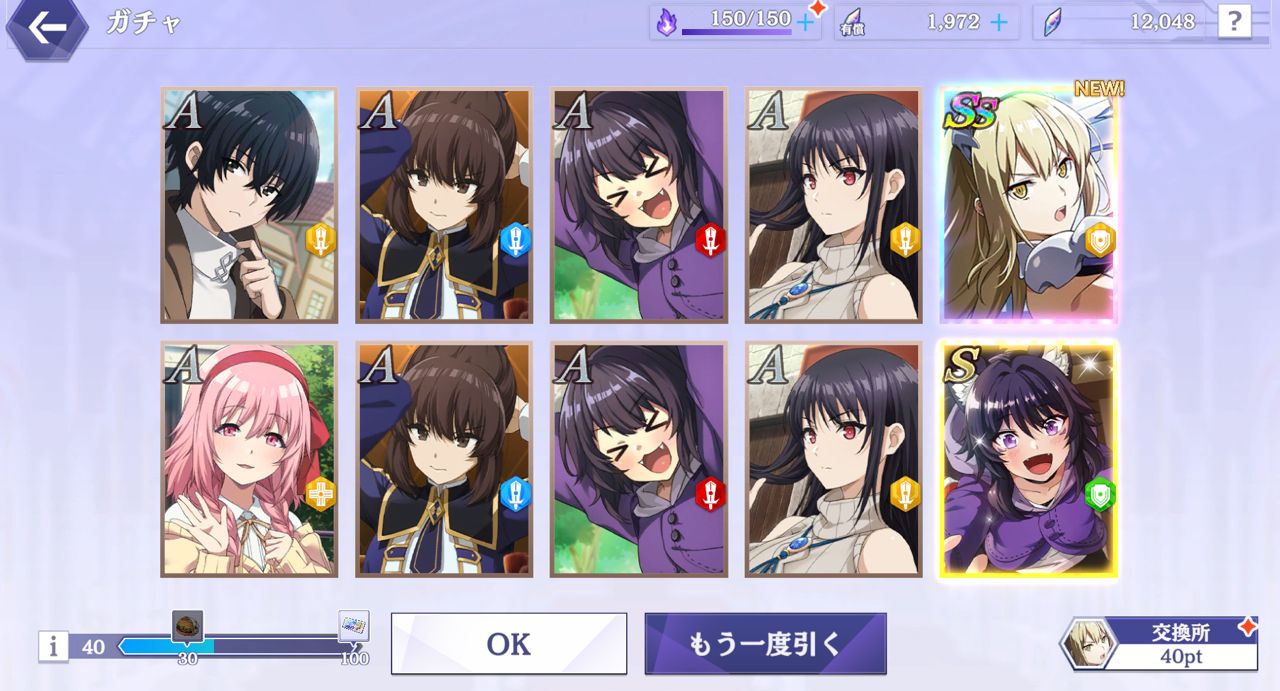Click the 100-point ticket reward marker
The image size is (1280, 691).
(354, 627)
